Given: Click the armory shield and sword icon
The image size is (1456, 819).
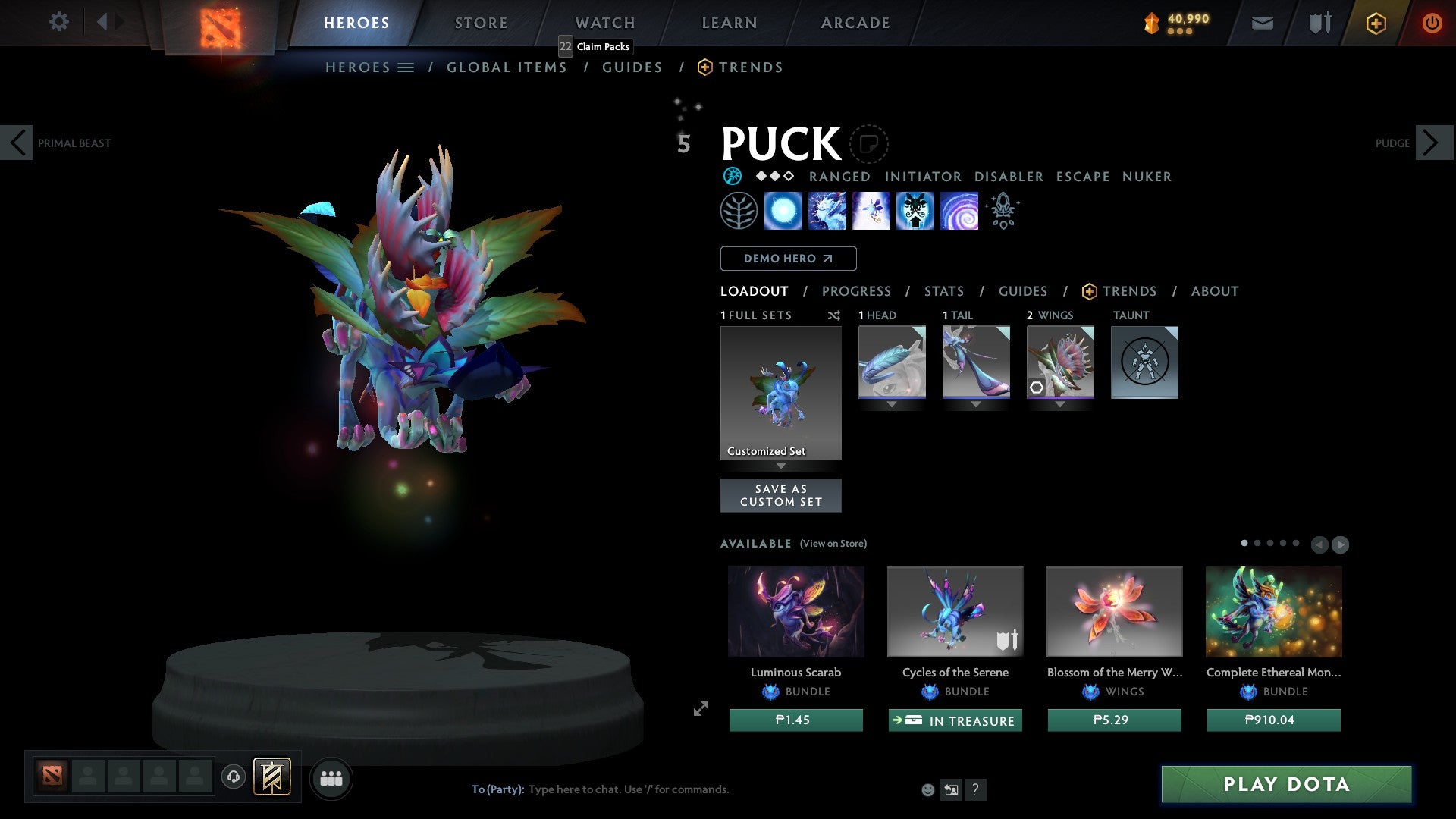Looking at the screenshot, I should (x=1318, y=23).
